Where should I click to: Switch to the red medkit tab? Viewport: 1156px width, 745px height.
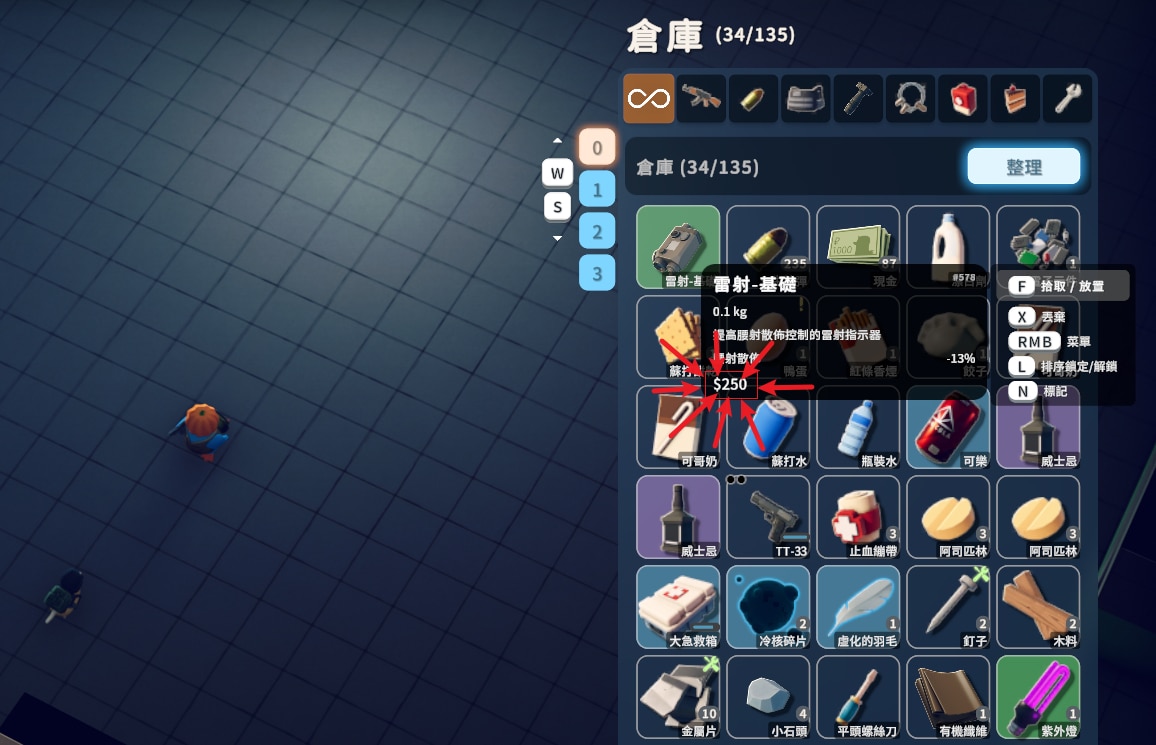click(x=962, y=99)
